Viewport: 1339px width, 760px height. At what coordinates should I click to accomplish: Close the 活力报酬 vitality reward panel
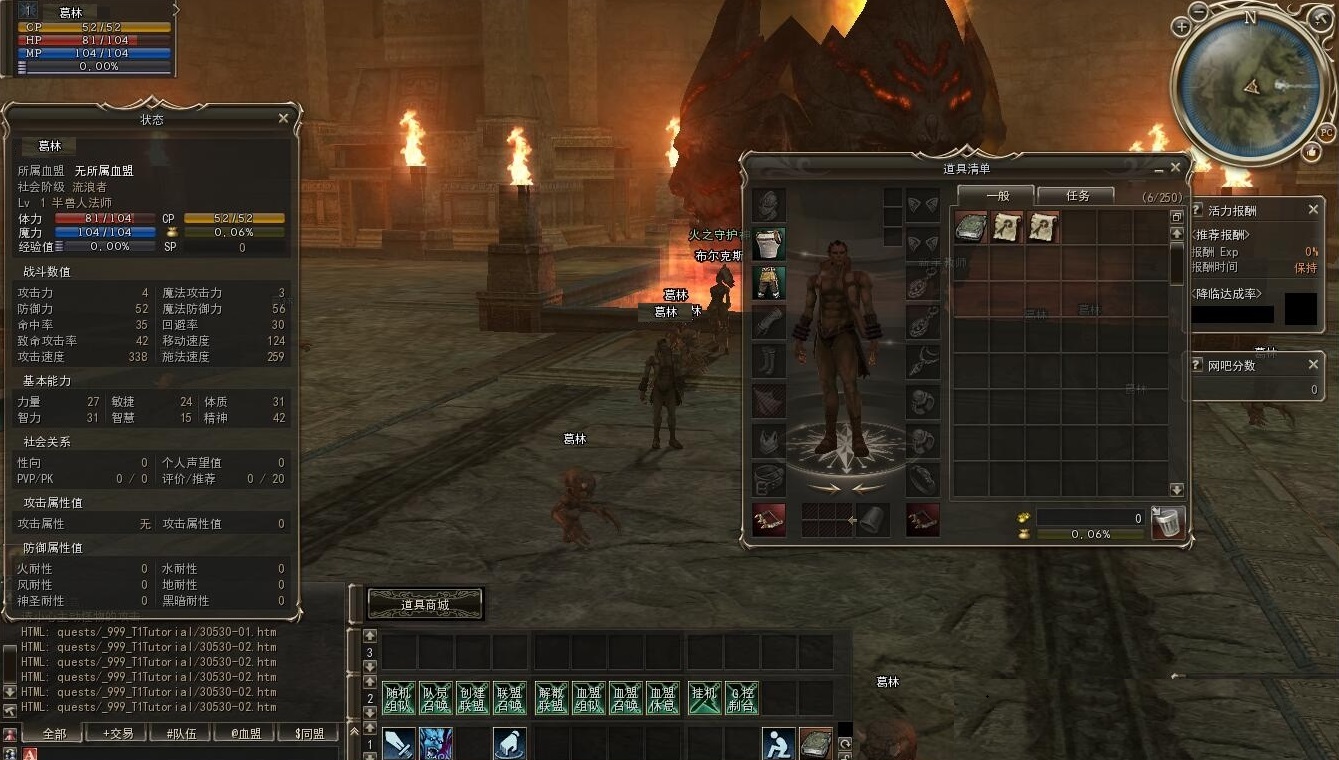coord(1314,210)
